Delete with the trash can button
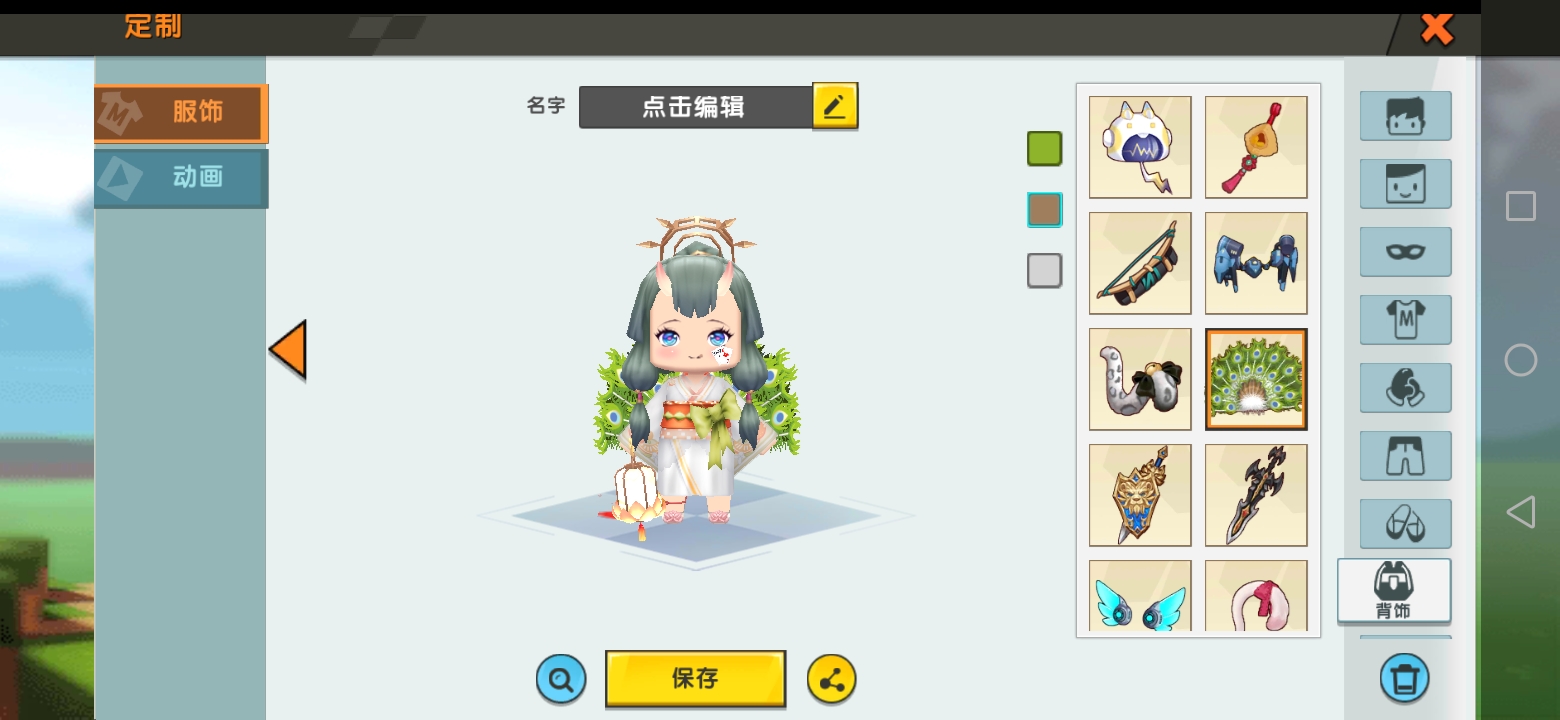1560x720 pixels. tap(1404, 679)
